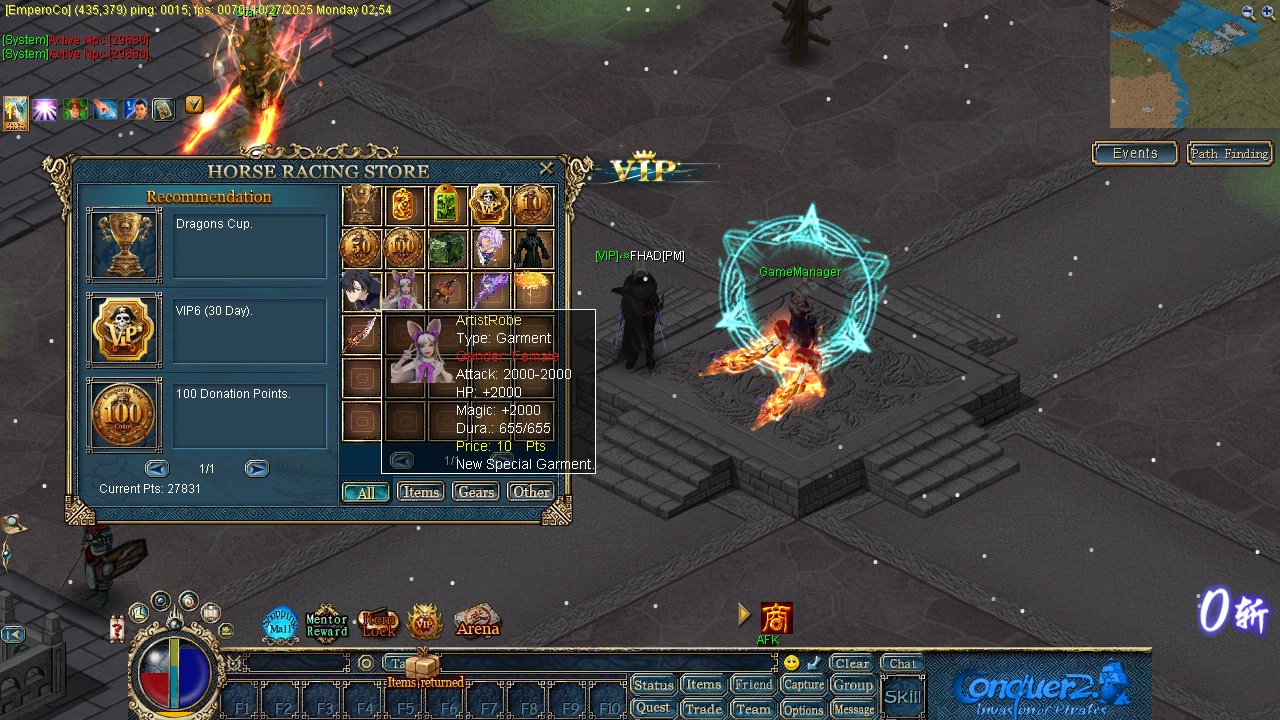Select the Other tab in the store
The image size is (1280, 720).
[x=530, y=491]
